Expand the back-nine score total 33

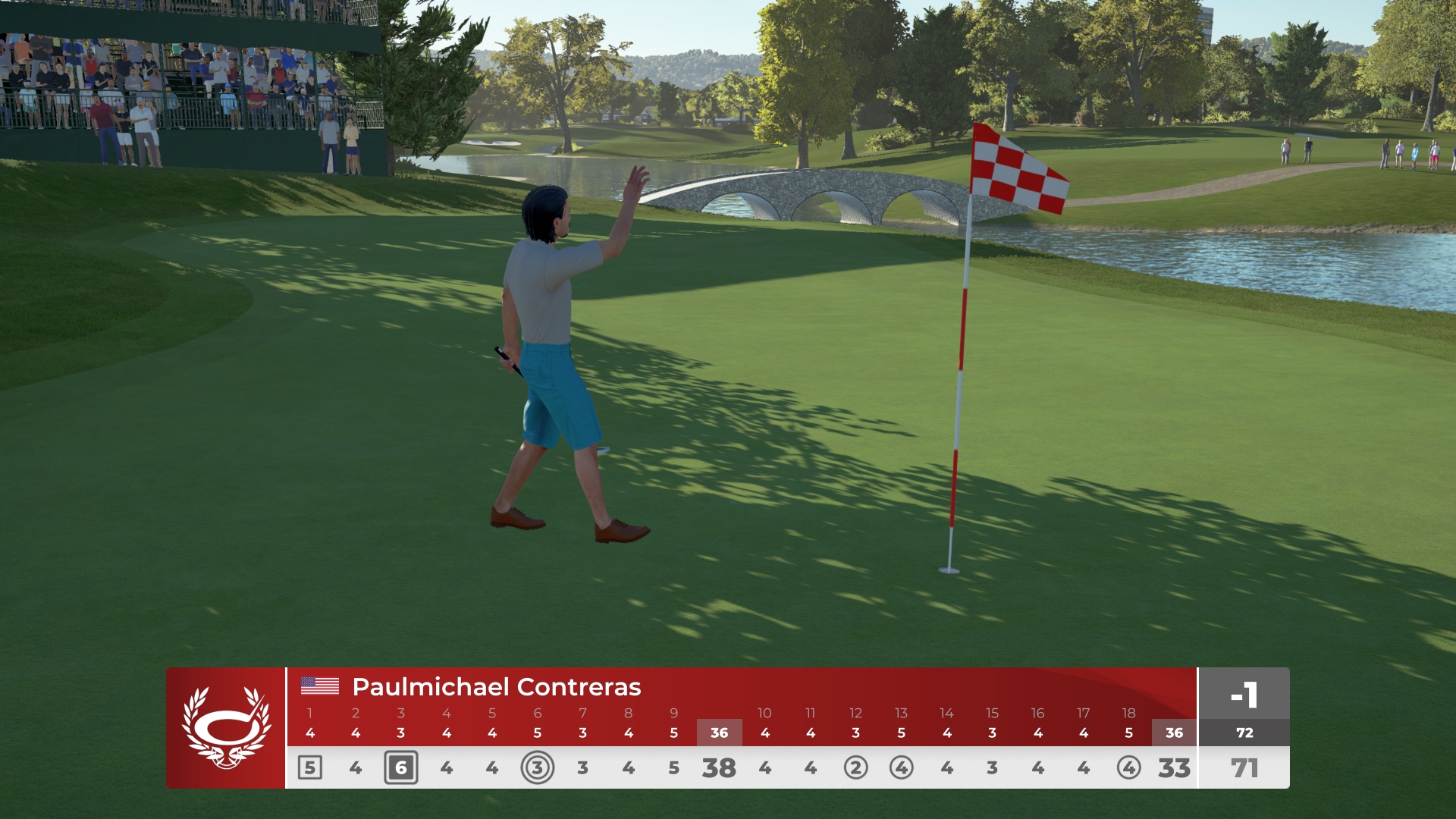tap(1173, 767)
